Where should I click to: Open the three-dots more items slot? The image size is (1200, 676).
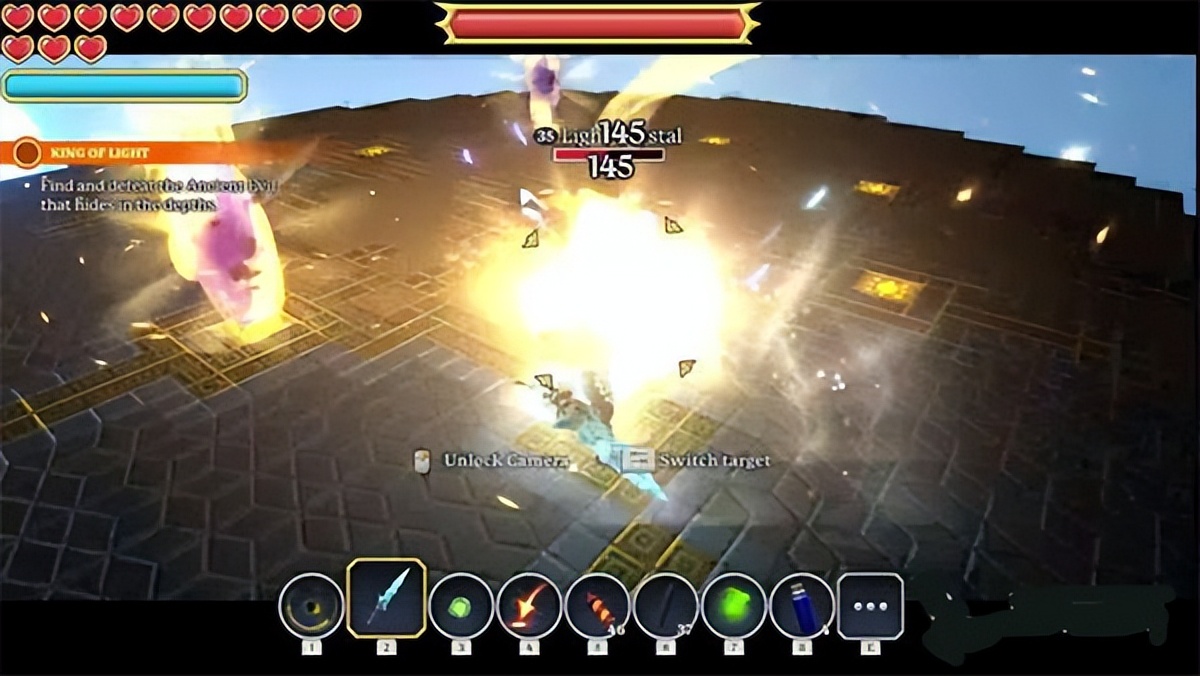point(870,606)
